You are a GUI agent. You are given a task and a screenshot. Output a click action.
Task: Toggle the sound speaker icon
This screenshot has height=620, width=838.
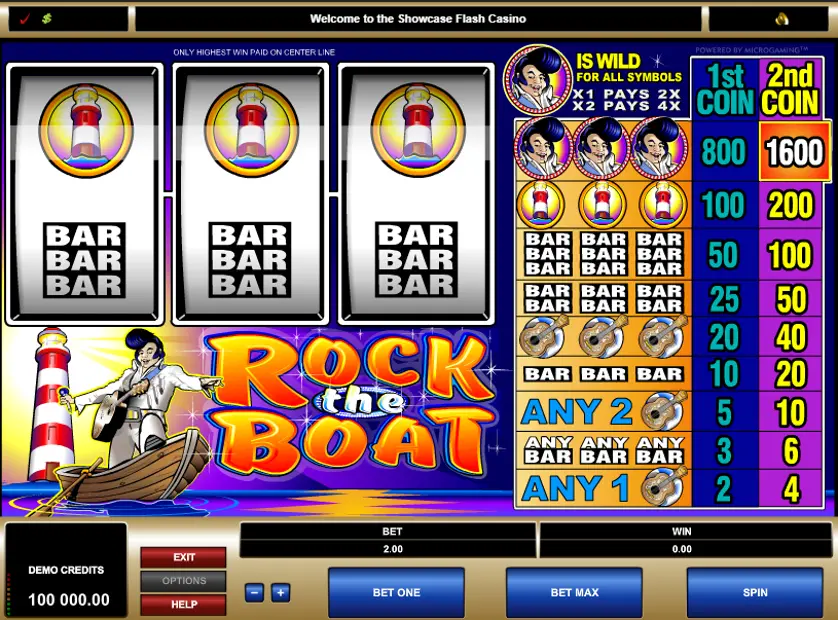tap(783, 19)
